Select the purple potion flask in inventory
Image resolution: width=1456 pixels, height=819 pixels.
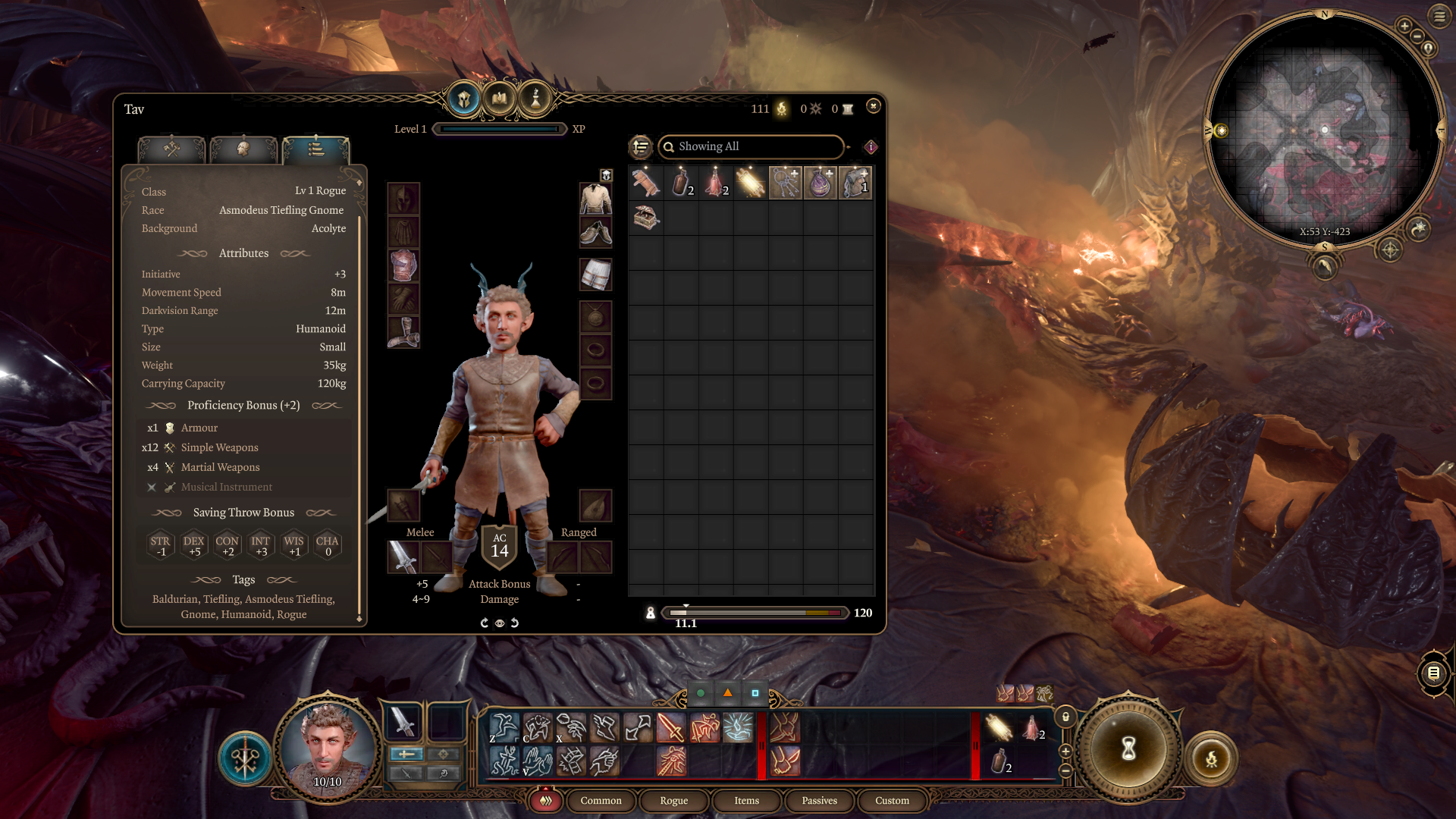pyautogui.click(x=821, y=183)
